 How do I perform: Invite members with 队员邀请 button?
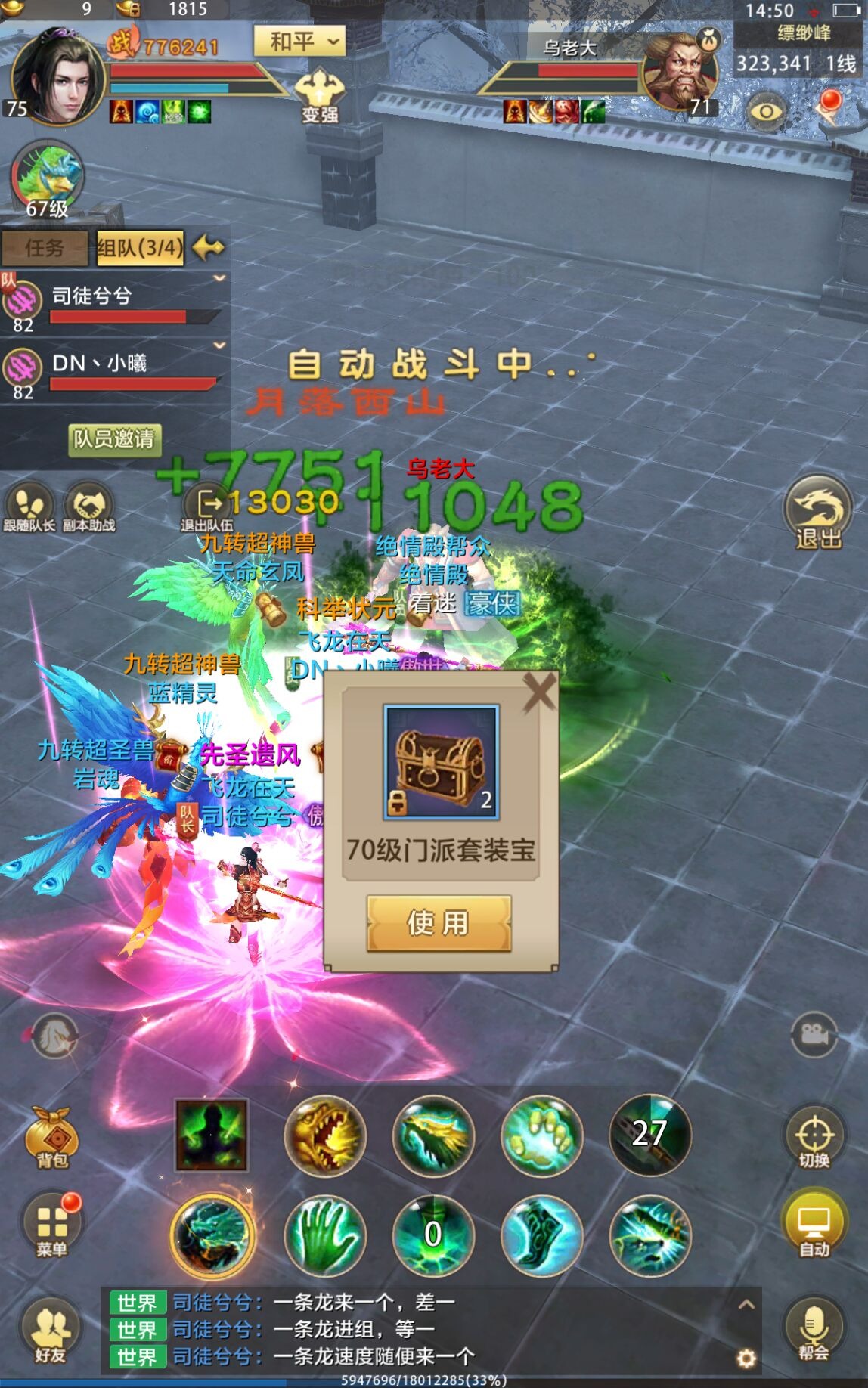coord(113,438)
